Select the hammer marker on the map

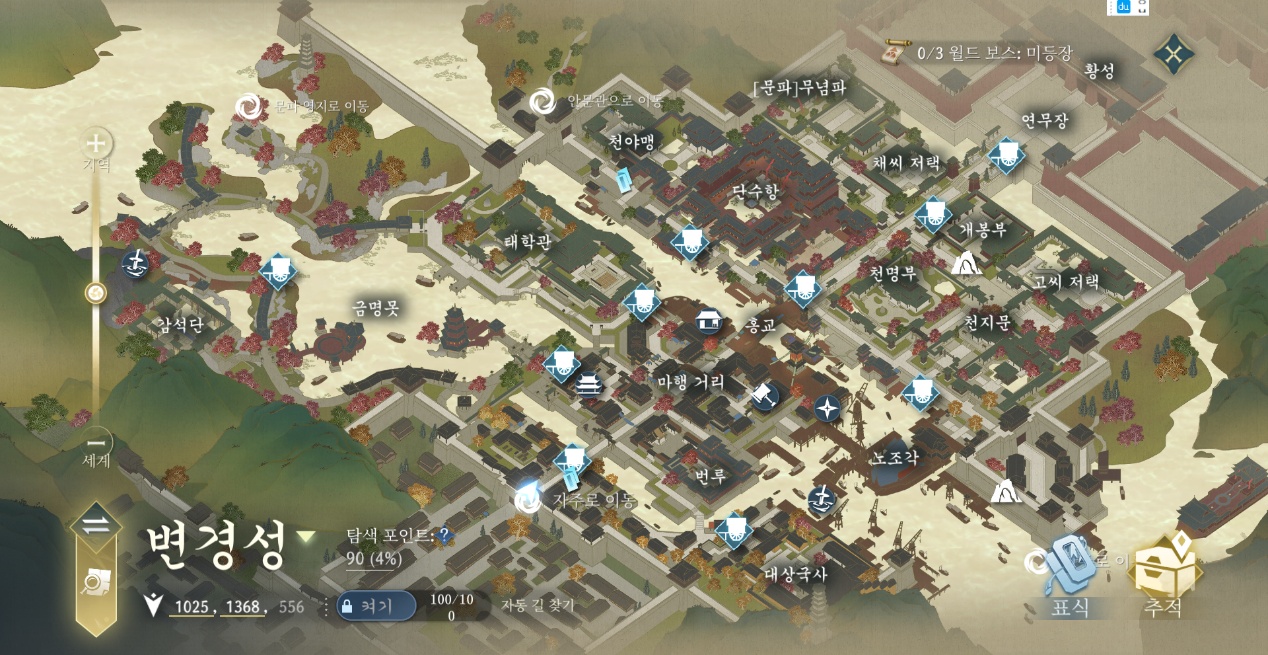coord(765,394)
